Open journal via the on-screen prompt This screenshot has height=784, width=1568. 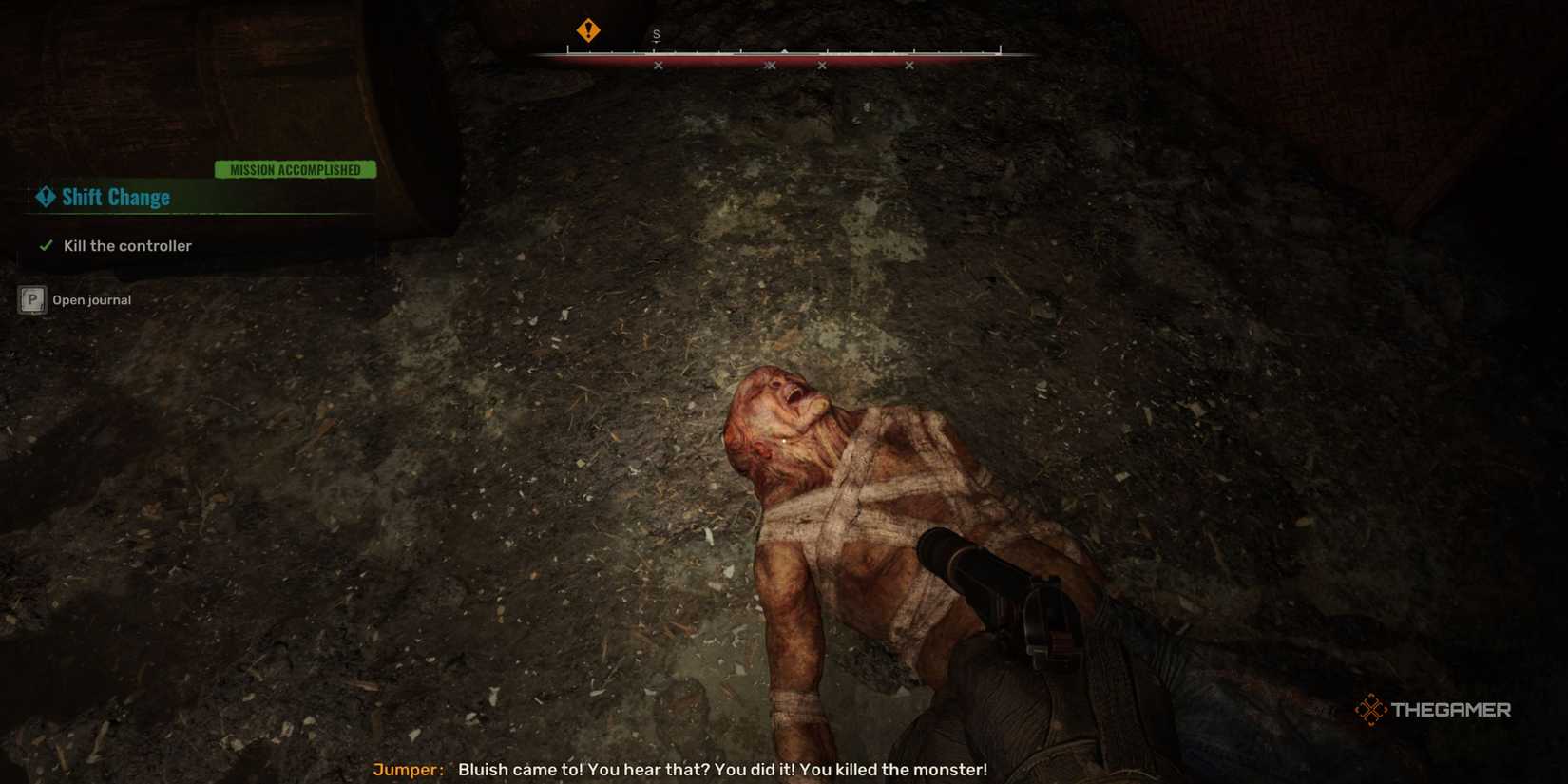click(92, 299)
